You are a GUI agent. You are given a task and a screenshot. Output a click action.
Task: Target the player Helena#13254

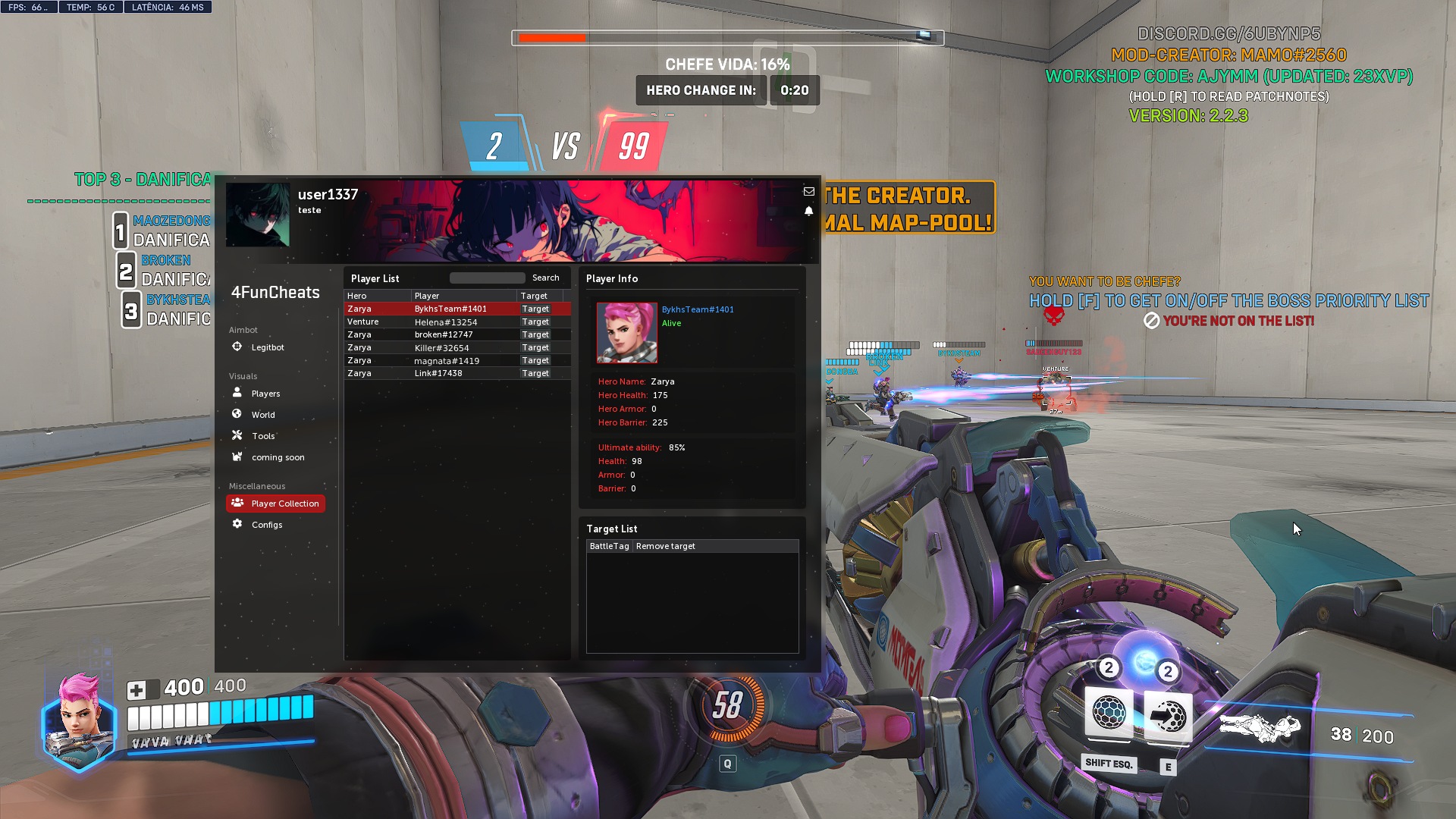[535, 322]
